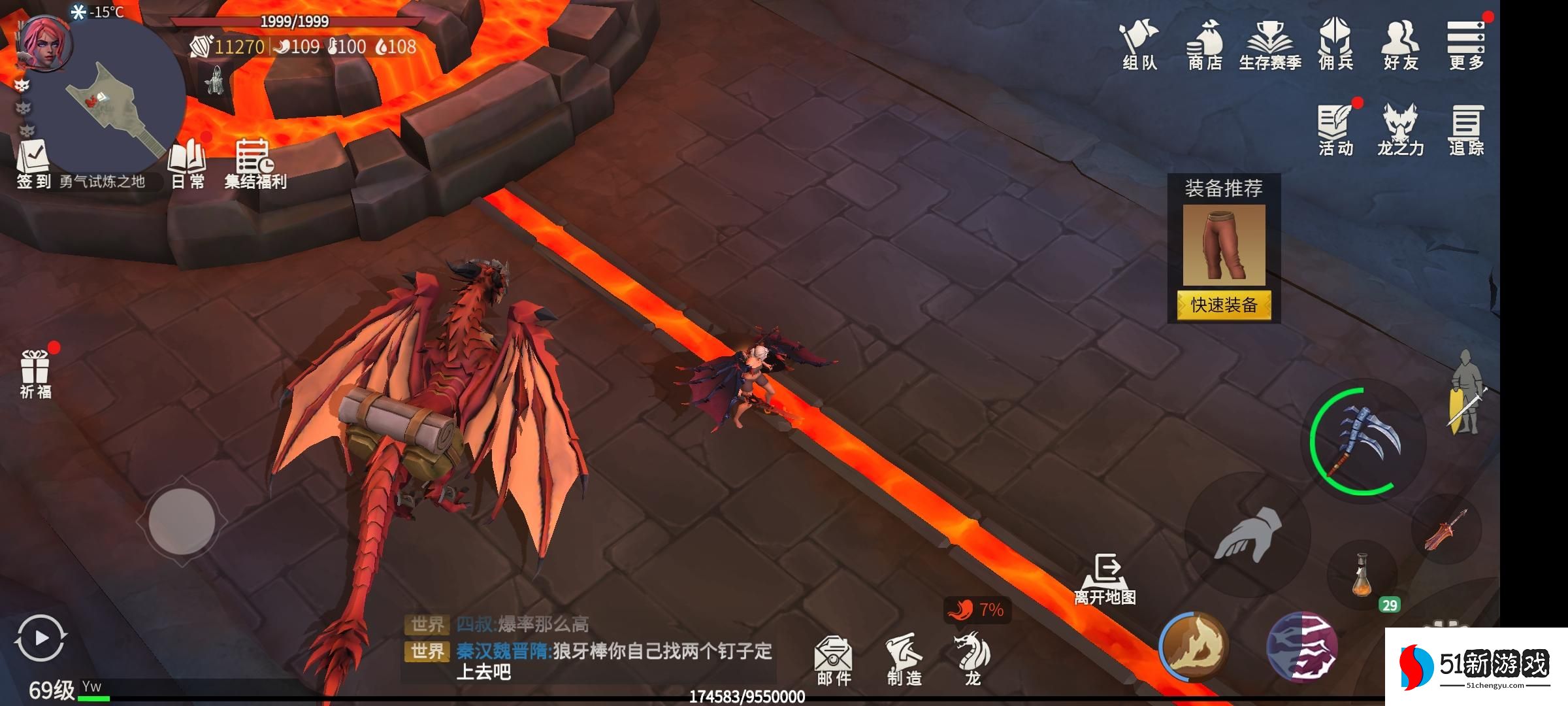Open the 集结福利 rally rewards

(x=255, y=163)
